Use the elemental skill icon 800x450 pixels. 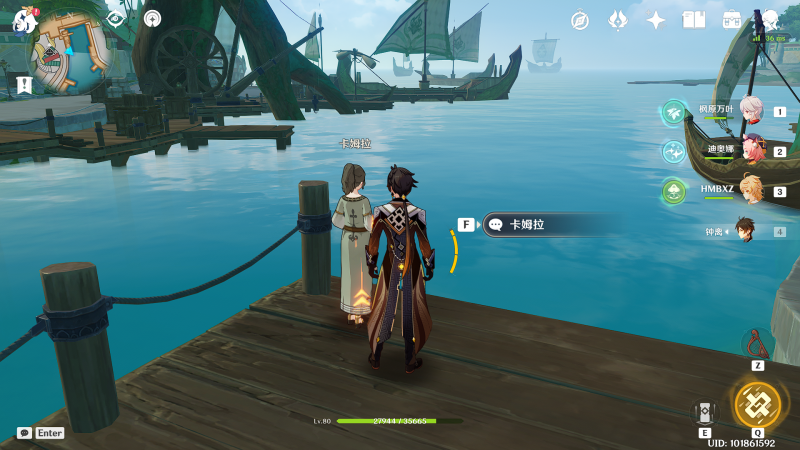705,412
